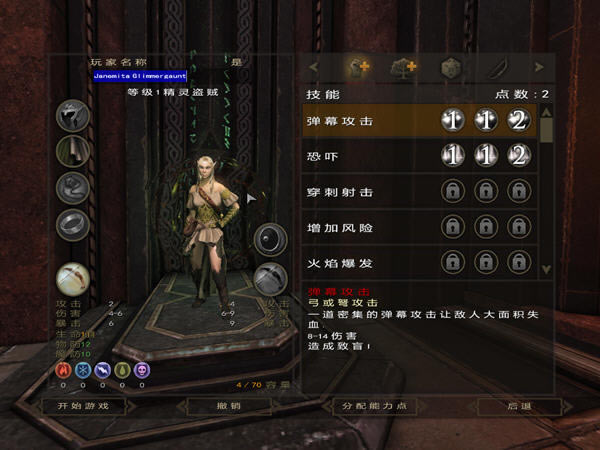The image size is (600, 450).
Task: Open the dice tab
Action: click(451, 68)
